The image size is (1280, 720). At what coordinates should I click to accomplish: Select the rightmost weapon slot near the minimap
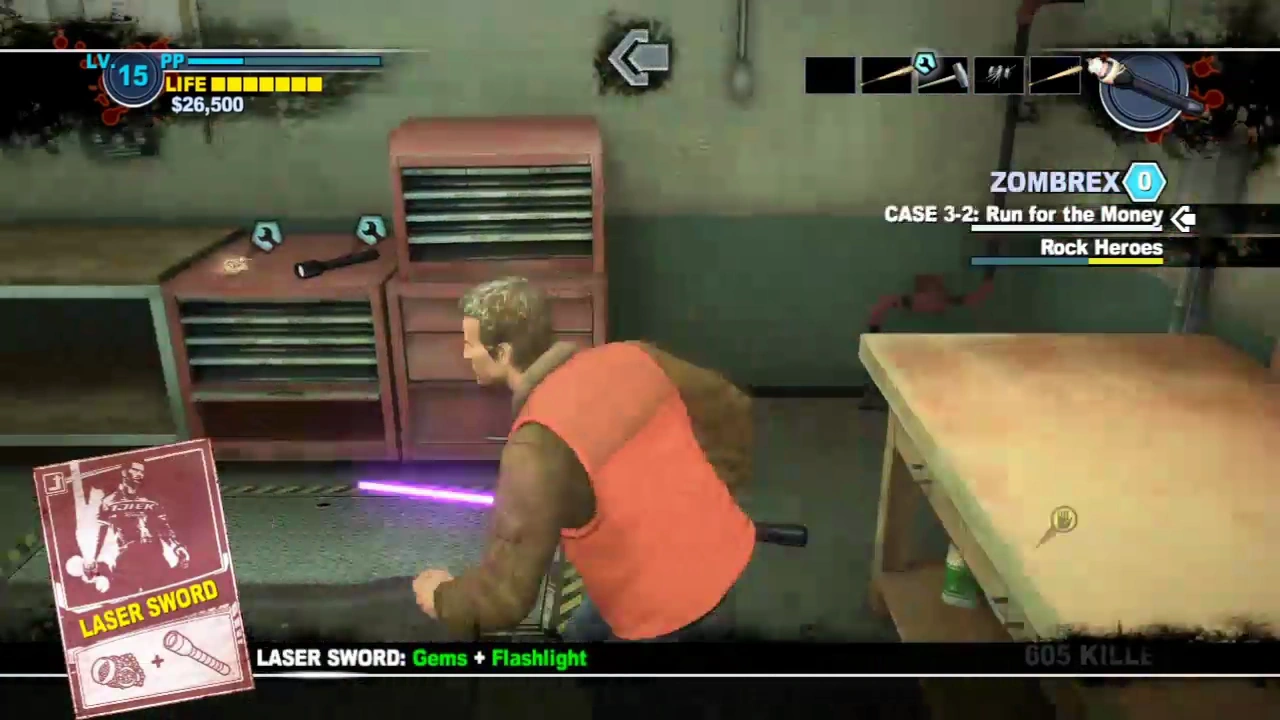tap(1053, 75)
